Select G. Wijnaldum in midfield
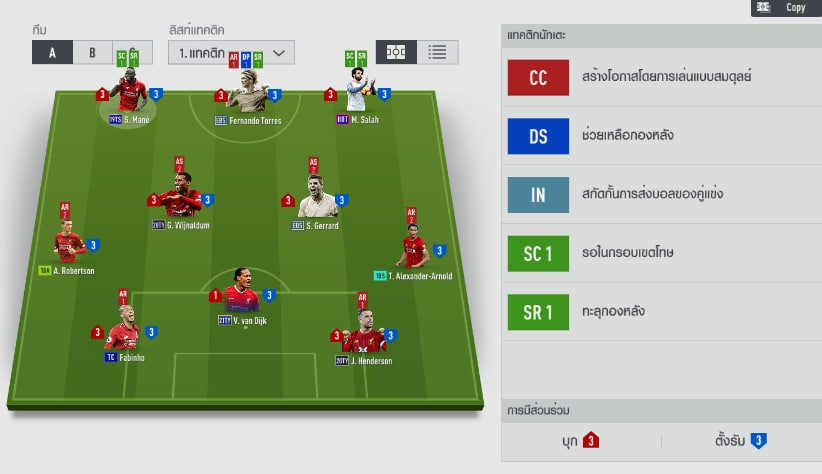The width and height of the screenshot is (822, 474). [180, 200]
